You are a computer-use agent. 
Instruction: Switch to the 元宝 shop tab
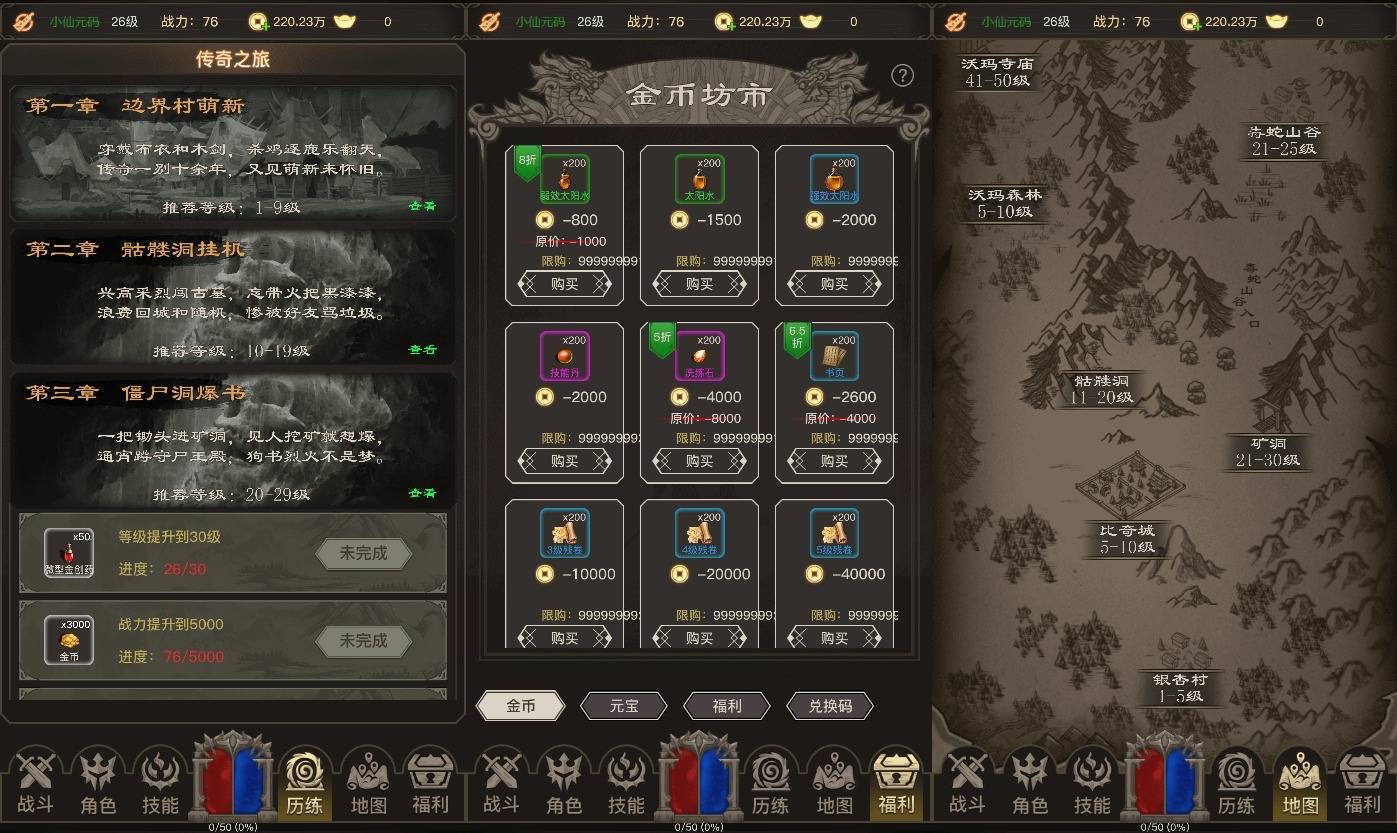[x=623, y=706]
